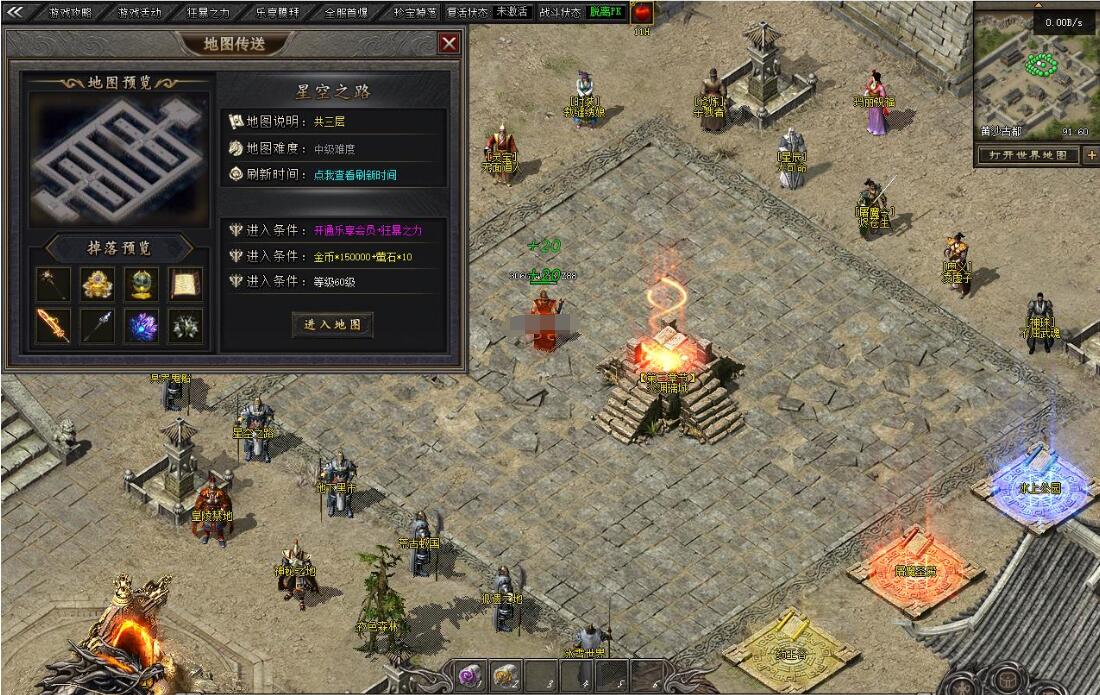Open the 乐享膜拜 menu entry

tap(277, 13)
